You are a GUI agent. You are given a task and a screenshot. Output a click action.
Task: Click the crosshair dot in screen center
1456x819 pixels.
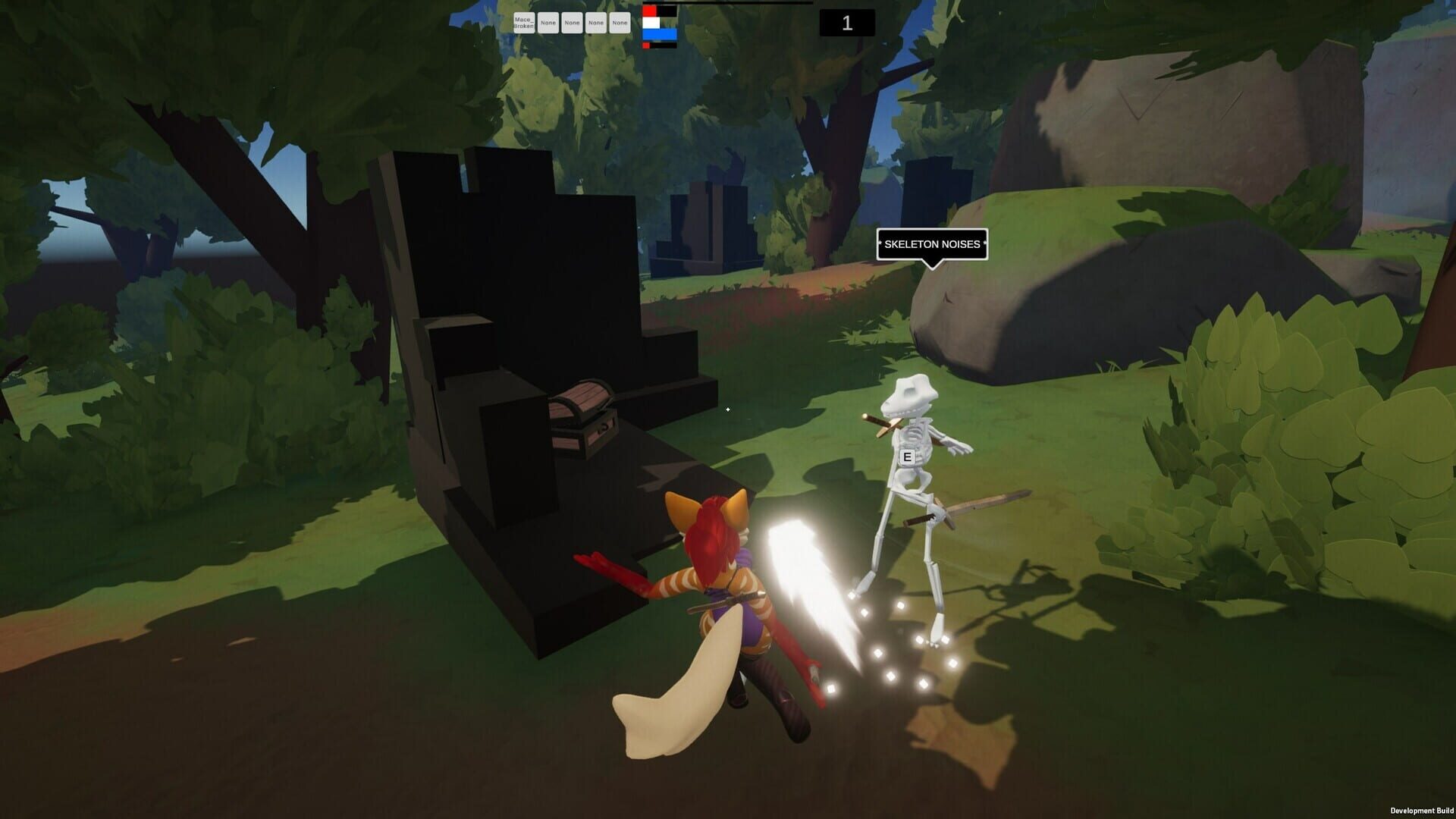726,410
